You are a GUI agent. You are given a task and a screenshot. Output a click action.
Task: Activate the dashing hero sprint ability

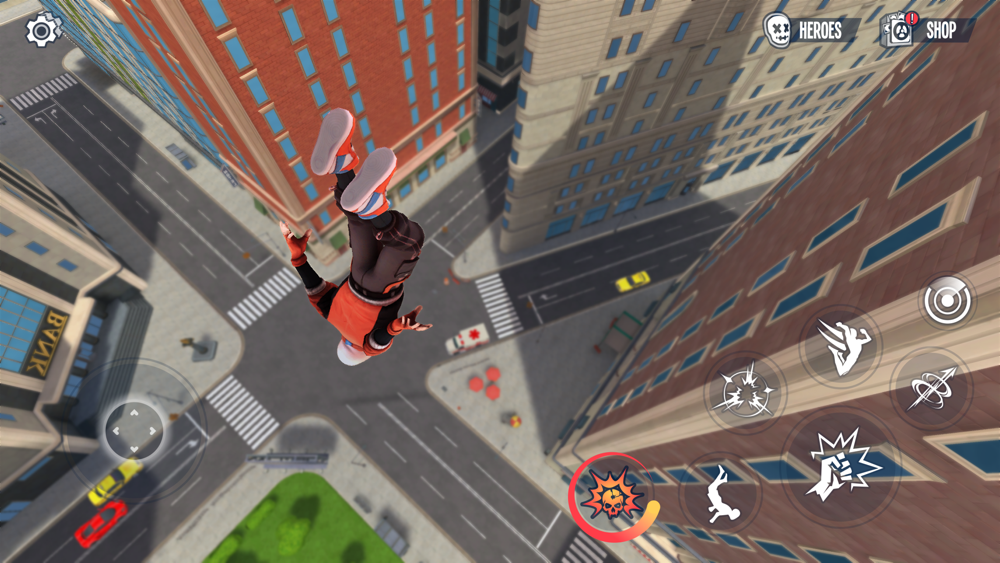(x=840, y=345)
